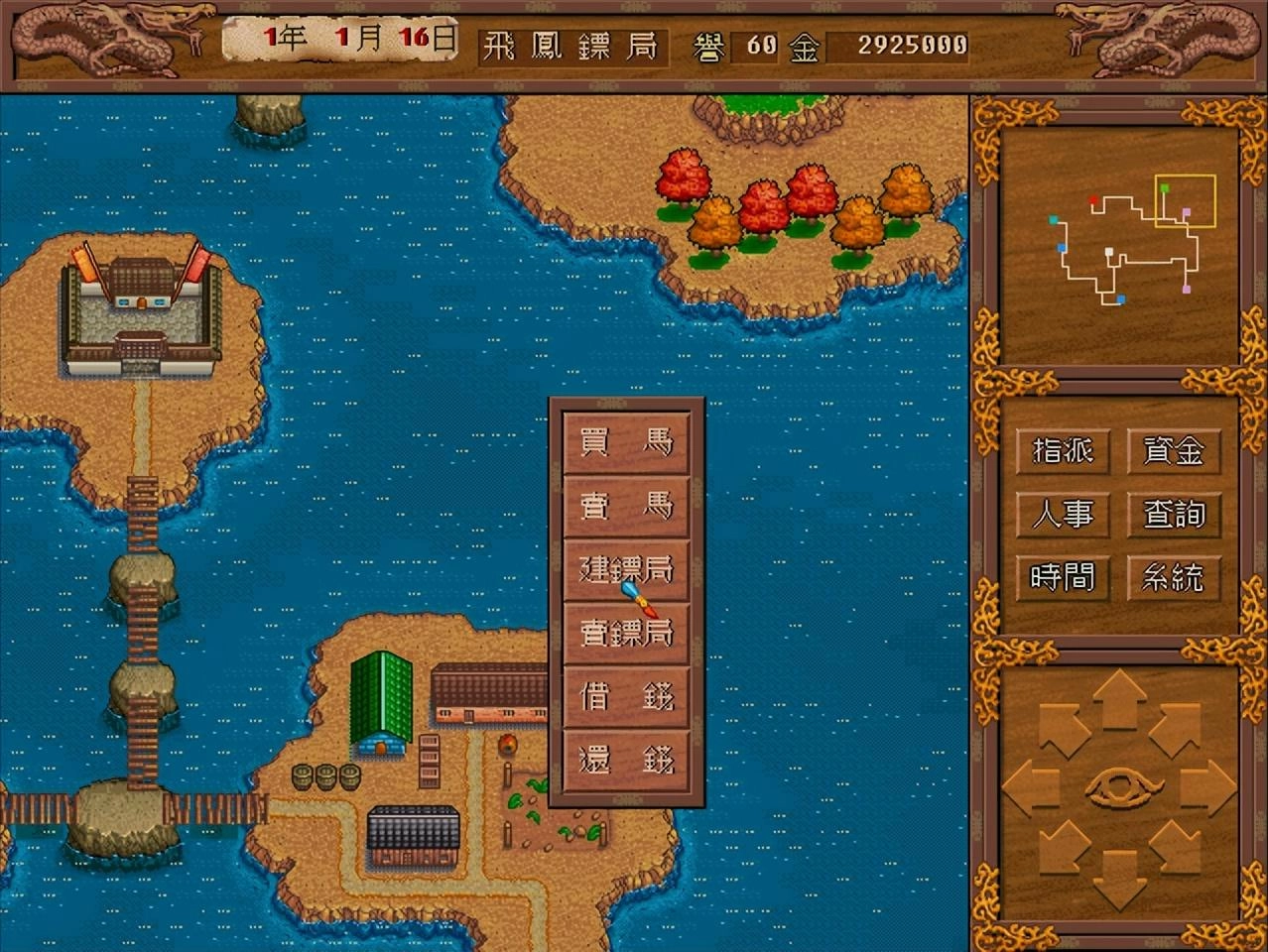
Task: Click 還錢 to repay the loan
Action: (626, 761)
